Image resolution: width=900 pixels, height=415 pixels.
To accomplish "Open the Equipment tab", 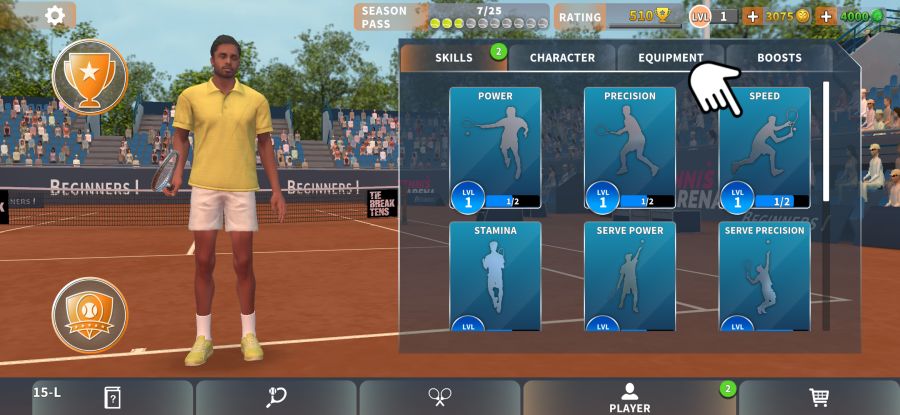I will tap(671, 58).
